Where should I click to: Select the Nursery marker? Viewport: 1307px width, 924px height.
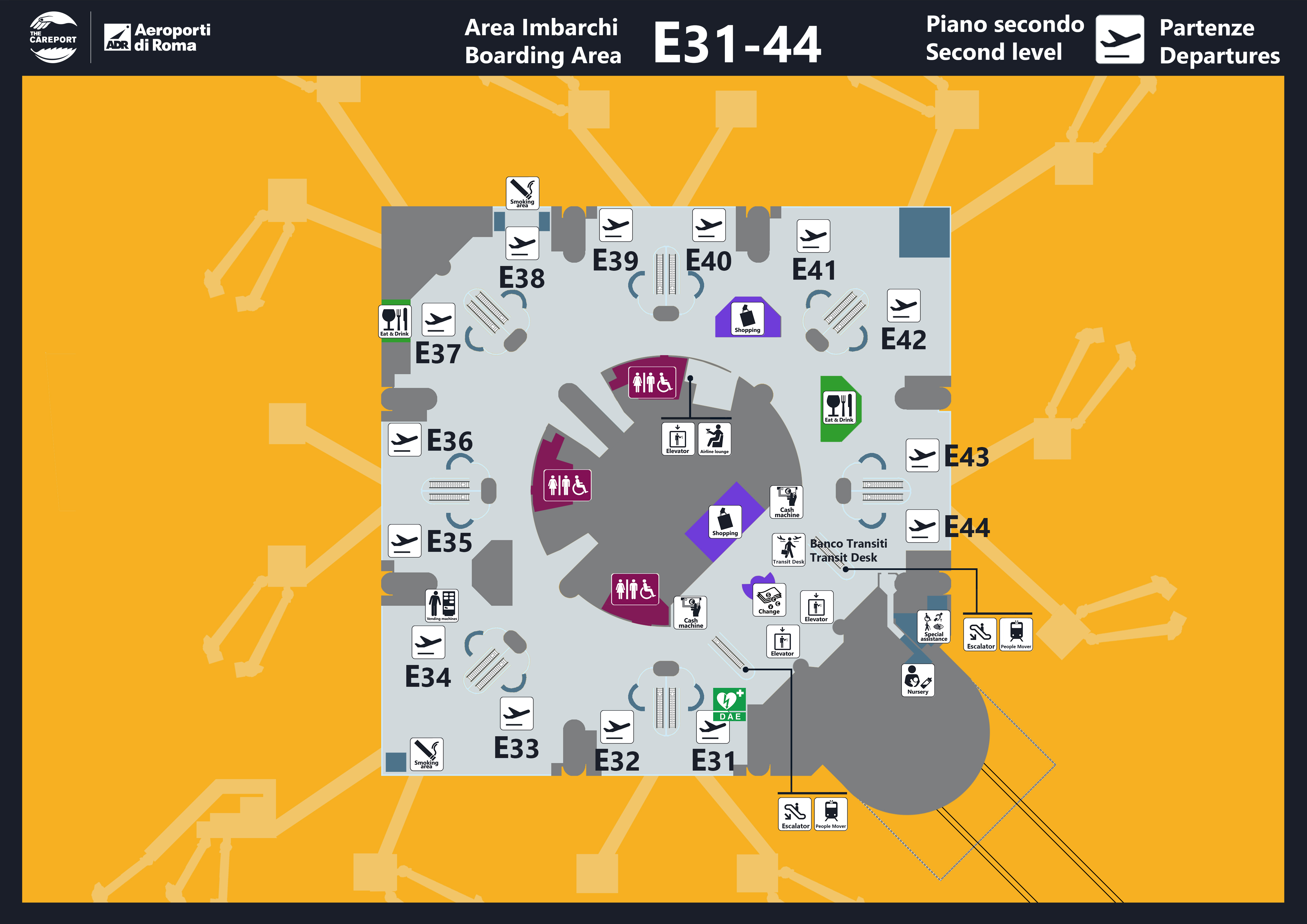918,680
